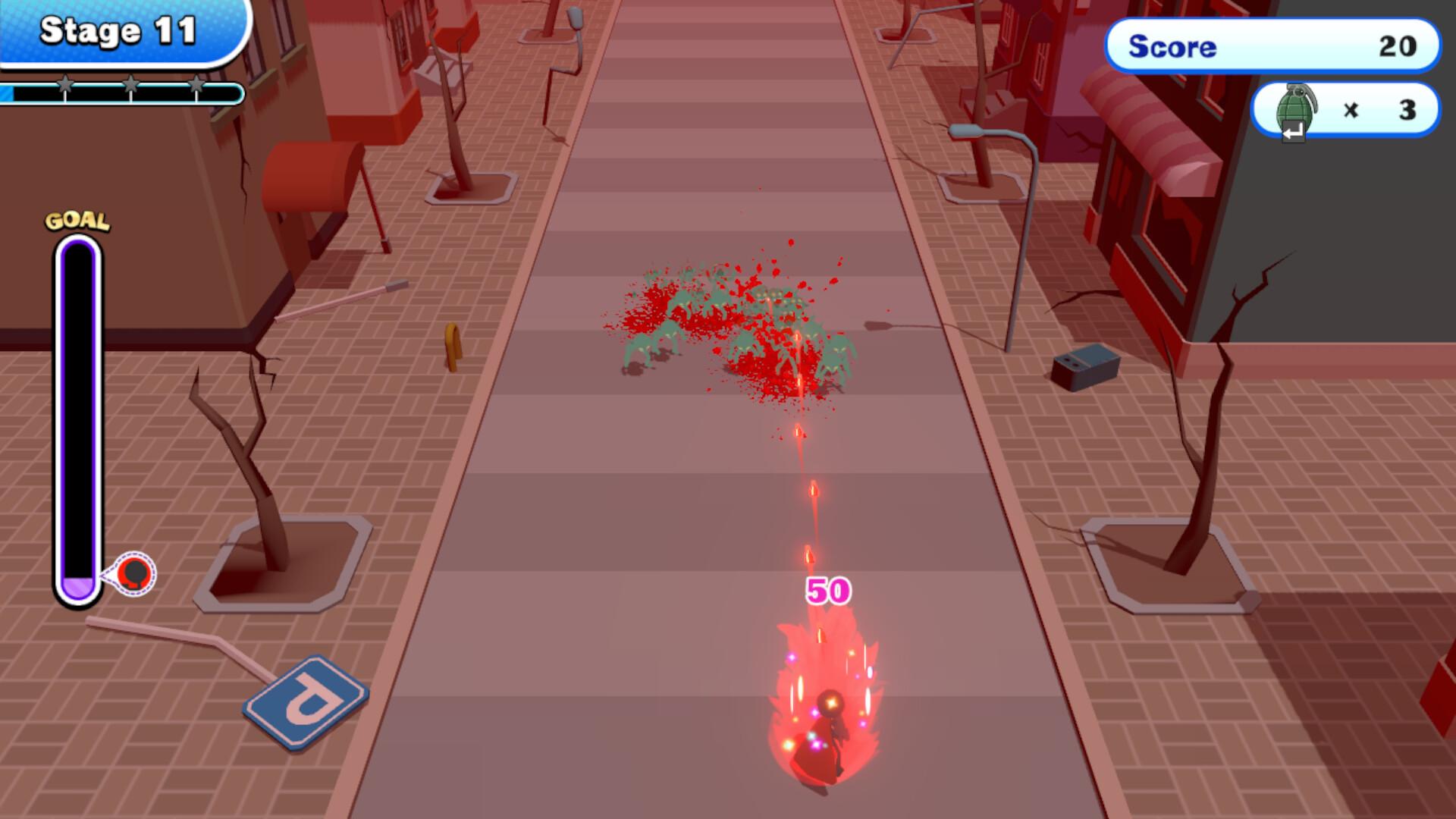This screenshot has height=819, width=1456.
Task: Click the Score label in the panel
Action: [x=1172, y=47]
